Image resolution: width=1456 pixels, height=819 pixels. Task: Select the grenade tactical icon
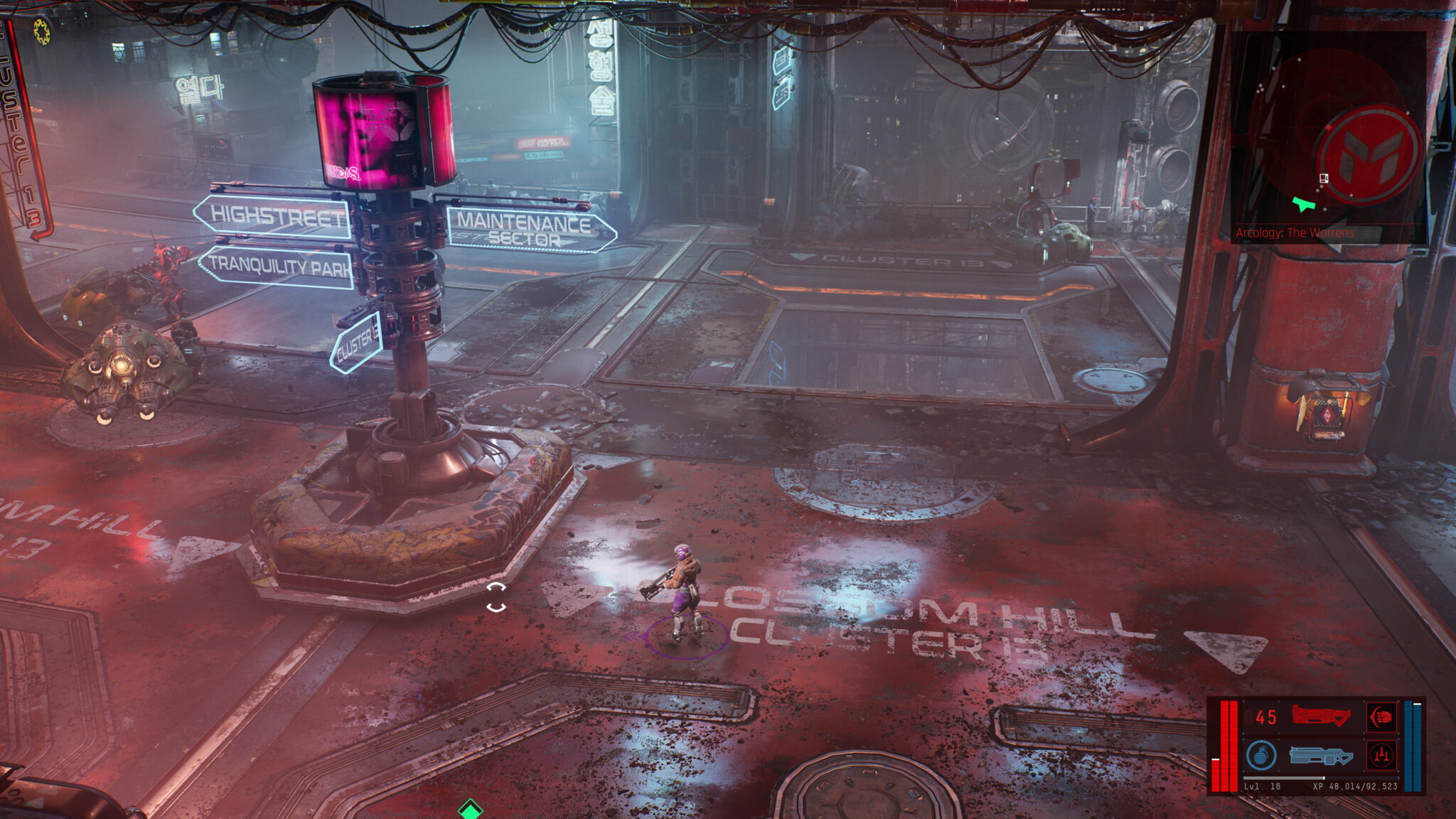pyautogui.click(x=1260, y=755)
